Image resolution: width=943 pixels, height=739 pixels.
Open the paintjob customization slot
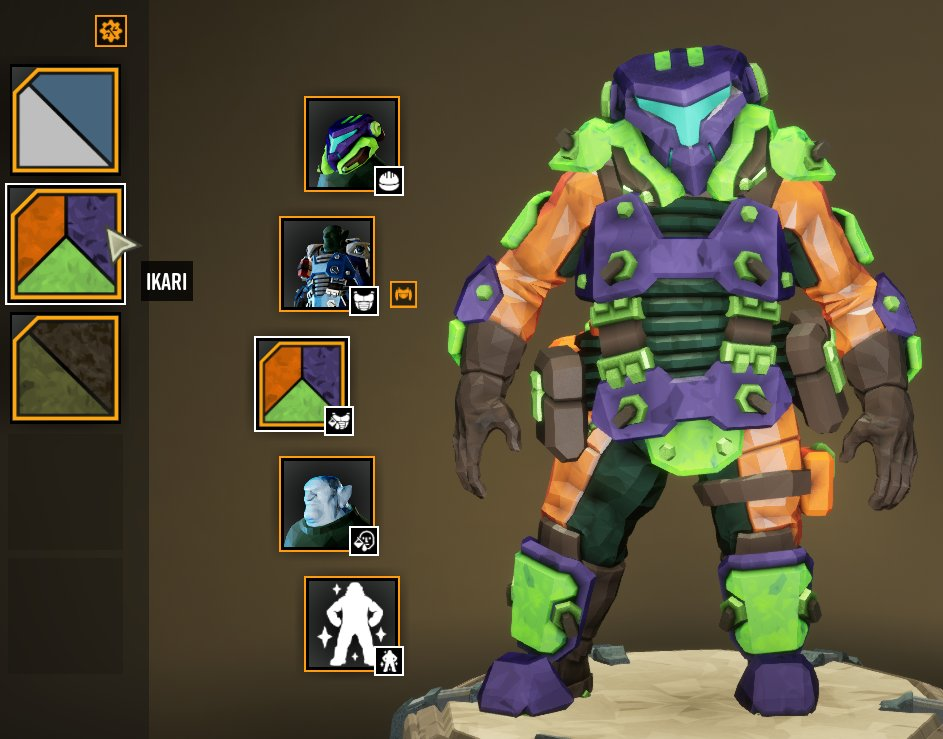click(x=302, y=384)
